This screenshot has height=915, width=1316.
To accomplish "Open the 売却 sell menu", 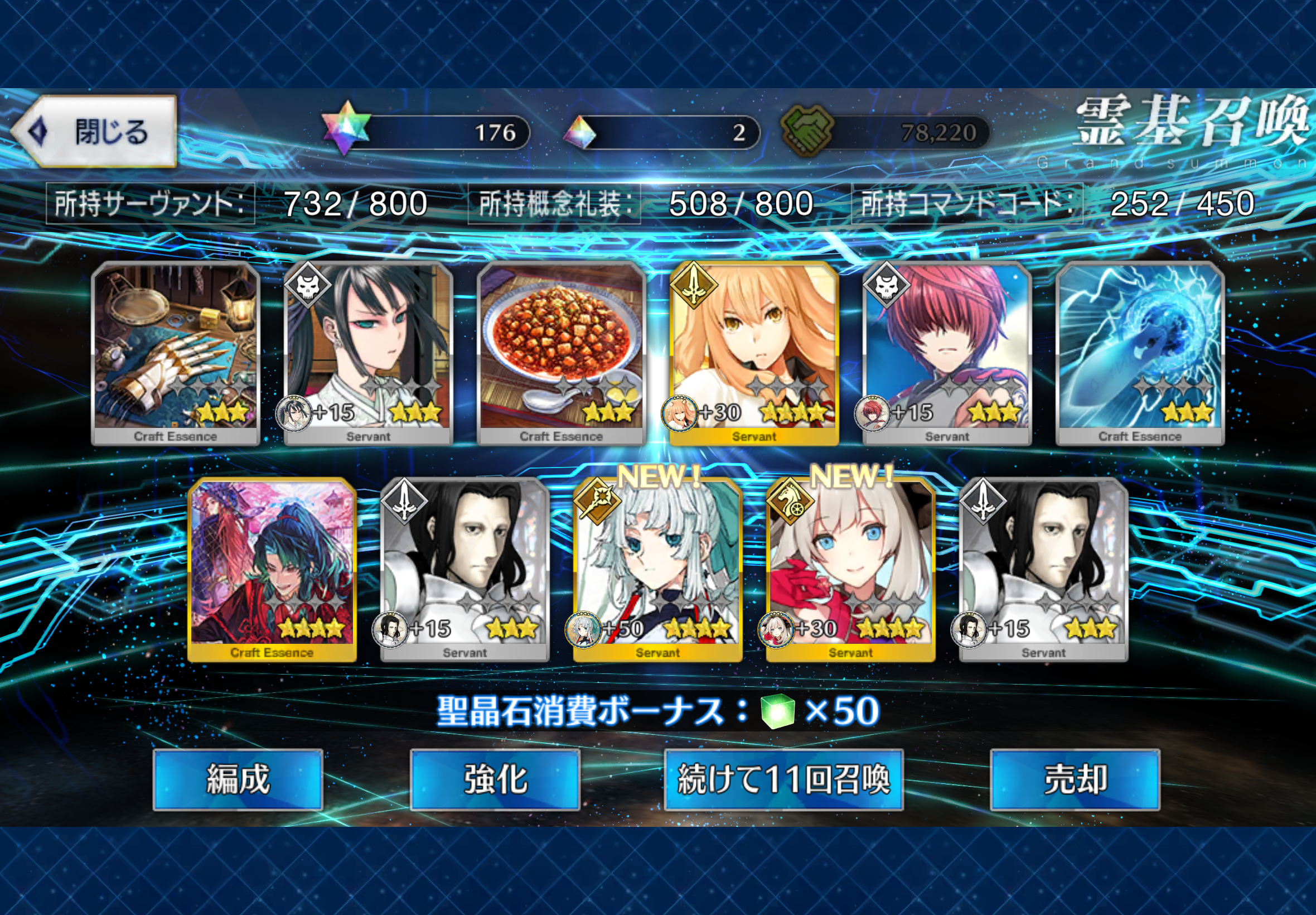I will point(1075,779).
